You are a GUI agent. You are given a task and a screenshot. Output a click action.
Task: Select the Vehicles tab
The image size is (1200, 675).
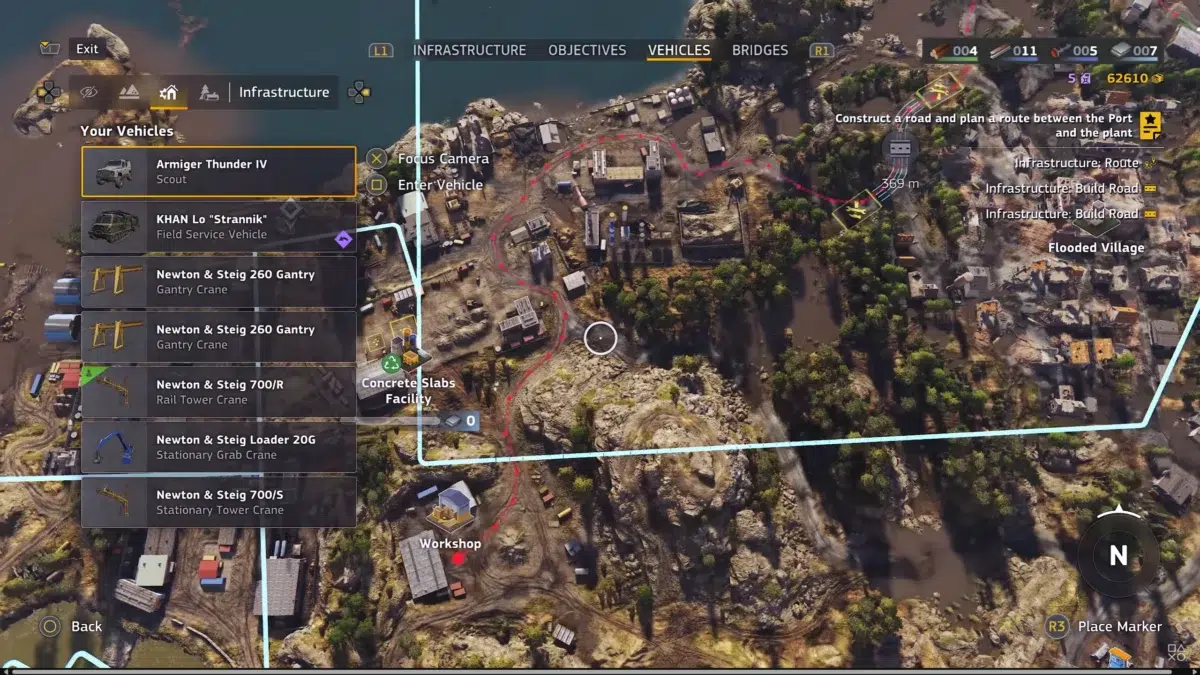679,50
